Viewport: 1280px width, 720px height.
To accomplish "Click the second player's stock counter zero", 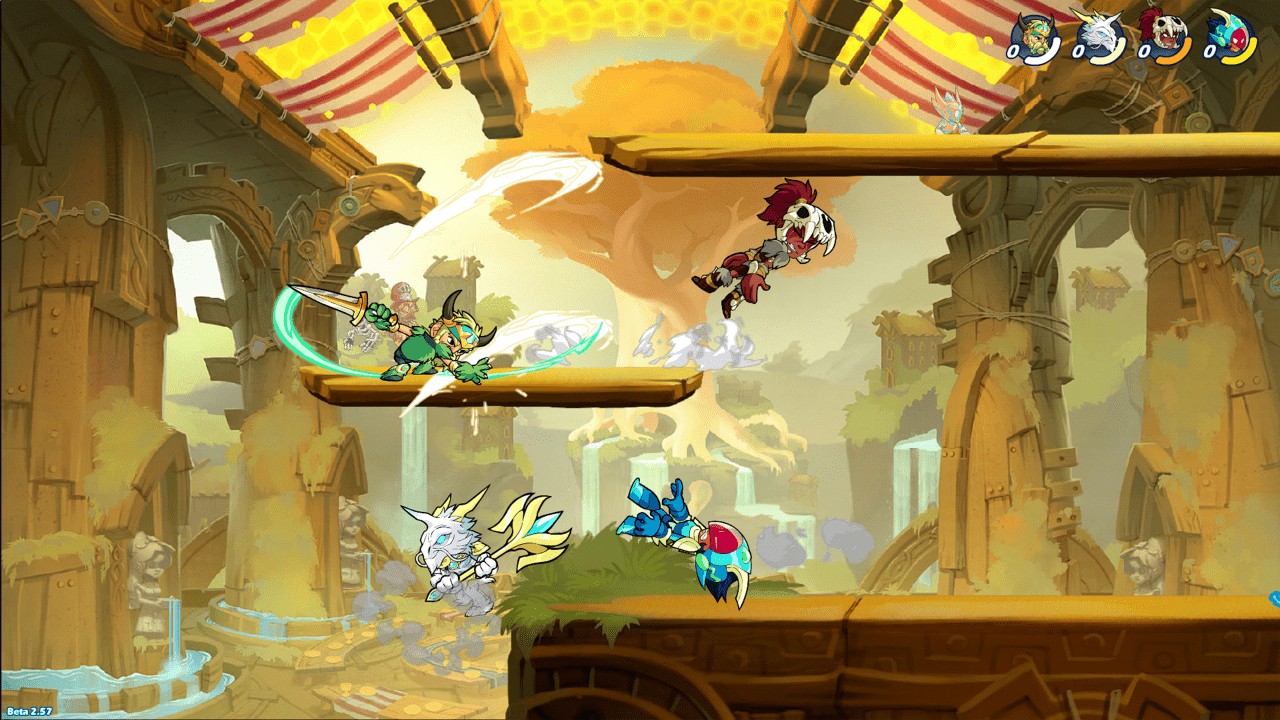I will tap(1078, 50).
